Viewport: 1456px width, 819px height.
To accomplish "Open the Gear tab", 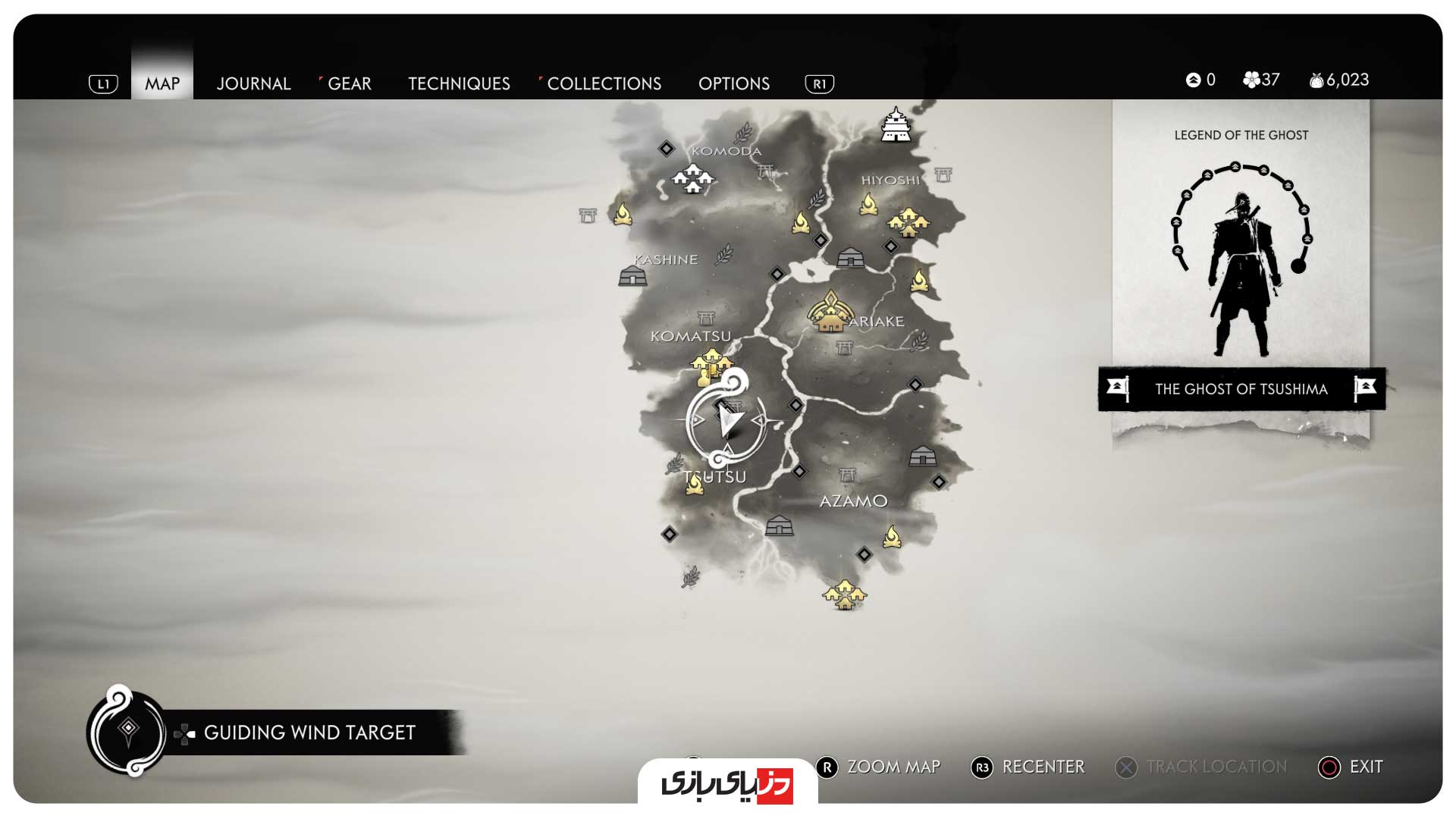I will [x=349, y=83].
